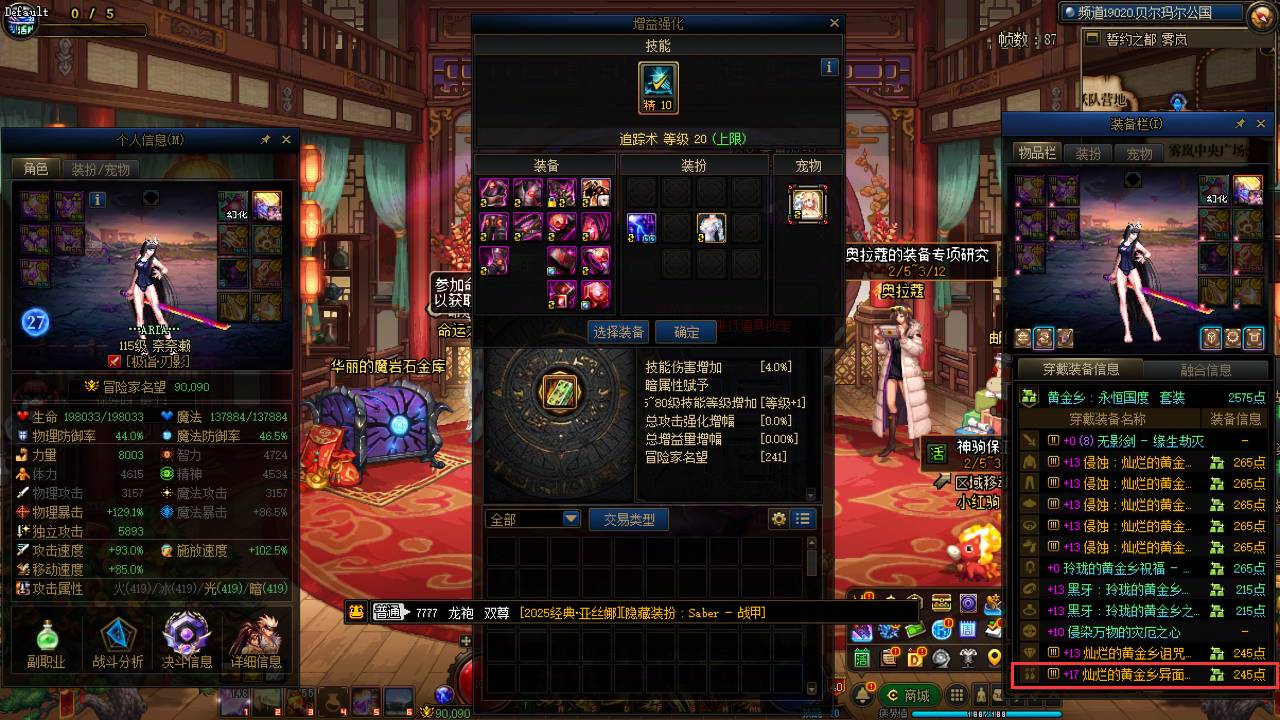Open the 全部 filter dropdown
The height and width of the screenshot is (720, 1280).
[x=532, y=519]
